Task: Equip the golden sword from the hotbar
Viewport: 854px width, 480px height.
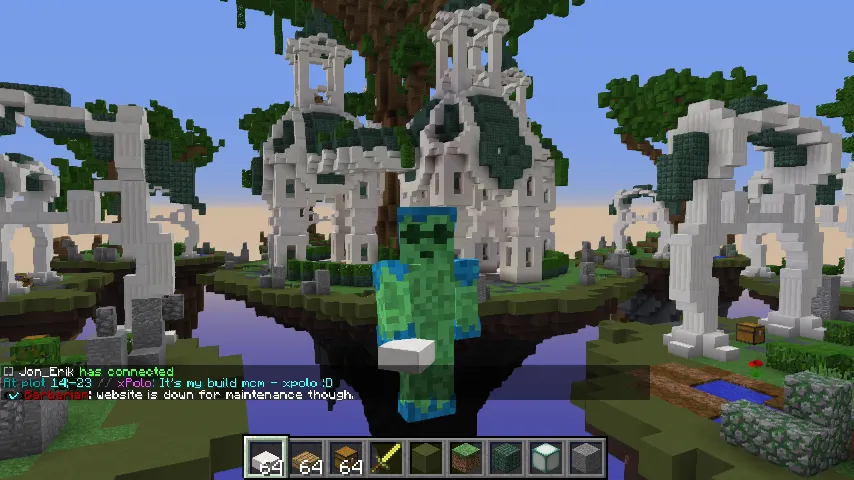Action: (x=387, y=458)
